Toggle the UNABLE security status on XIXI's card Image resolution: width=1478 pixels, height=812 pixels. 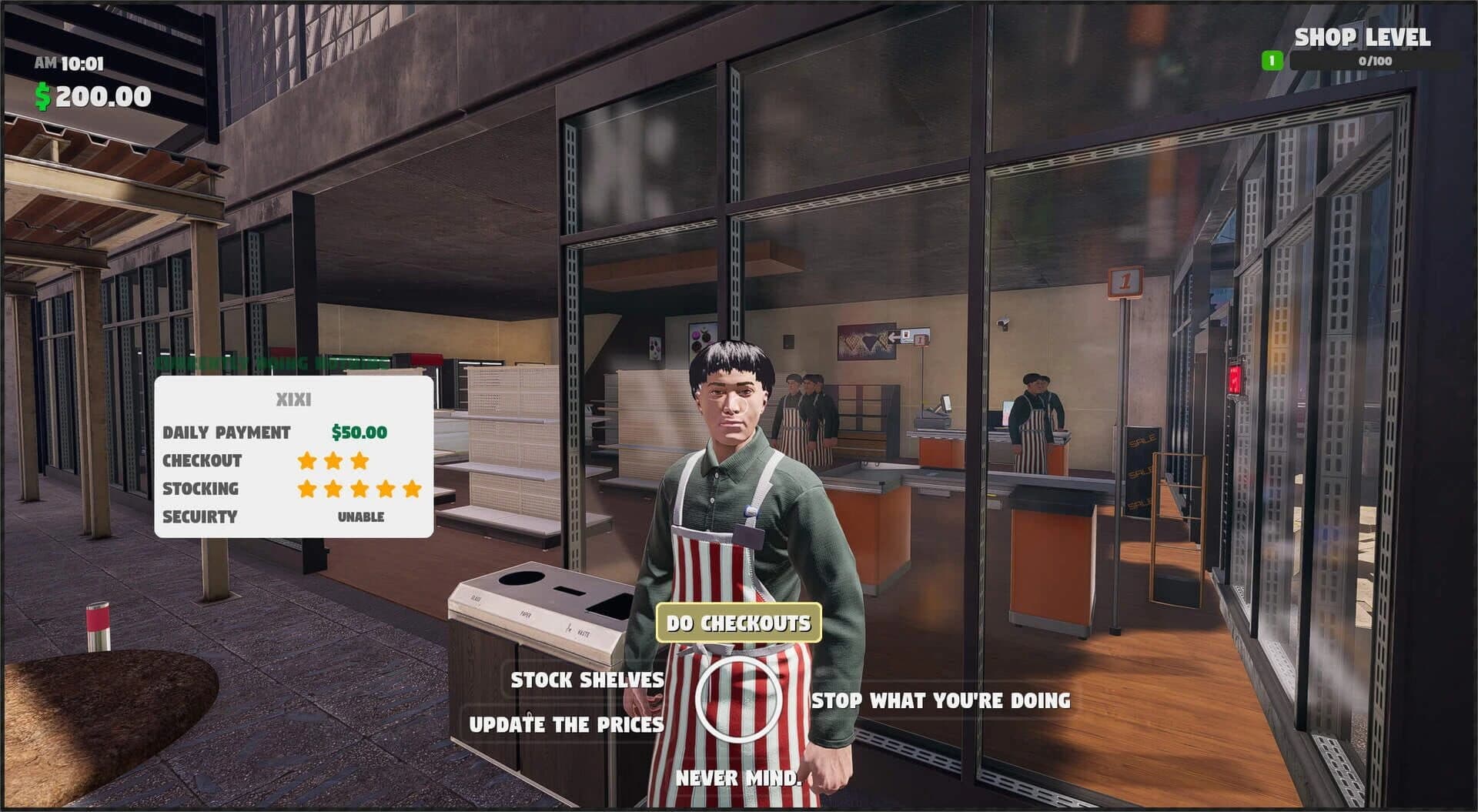(360, 516)
